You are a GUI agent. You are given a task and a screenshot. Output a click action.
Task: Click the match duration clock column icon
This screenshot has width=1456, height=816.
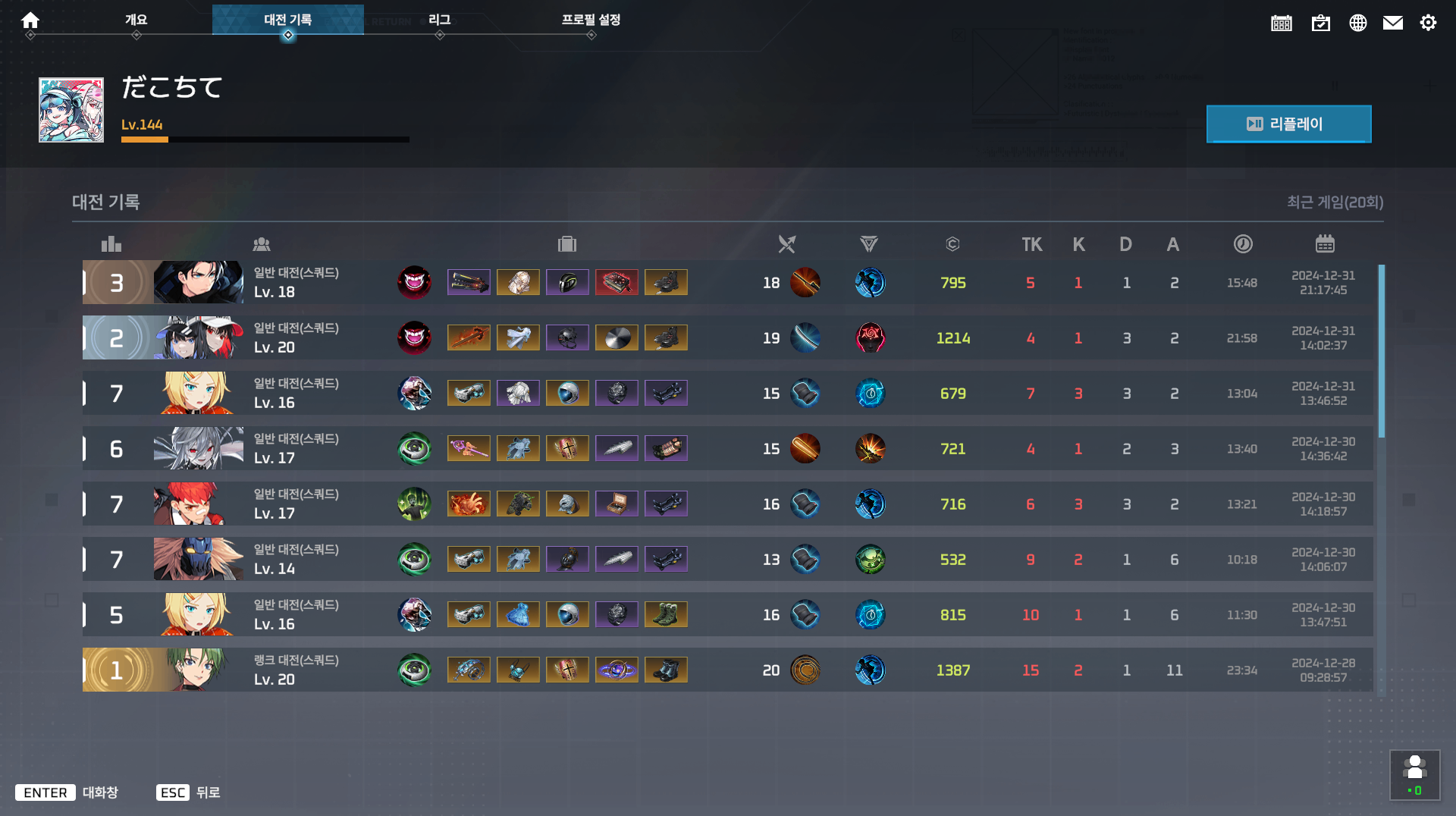coord(1242,243)
